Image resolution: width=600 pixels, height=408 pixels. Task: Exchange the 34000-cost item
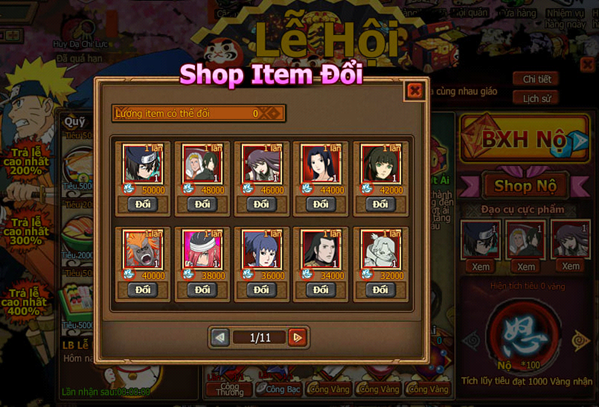pyautogui.click(x=320, y=290)
